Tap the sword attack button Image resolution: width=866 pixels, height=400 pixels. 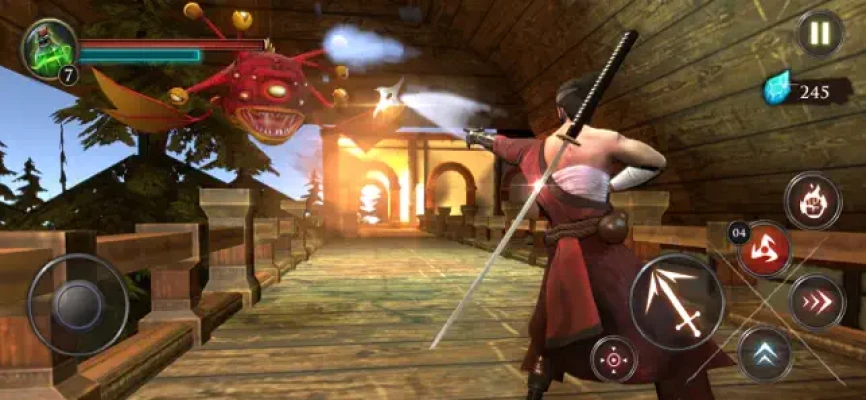(x=677, y=302)
